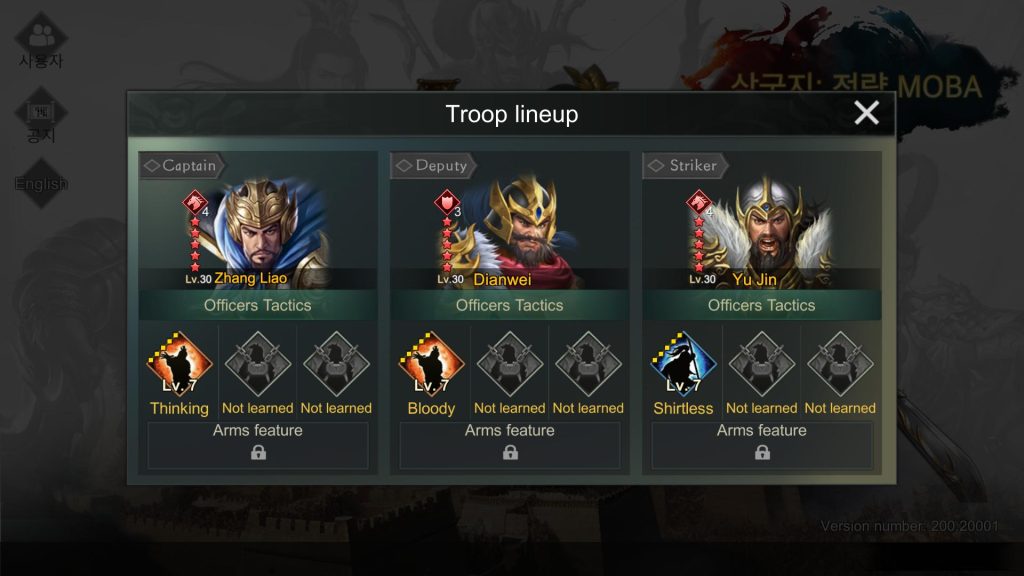
Task: Click Yu Jin's locked Arms feature
Action: click(762, 444)
